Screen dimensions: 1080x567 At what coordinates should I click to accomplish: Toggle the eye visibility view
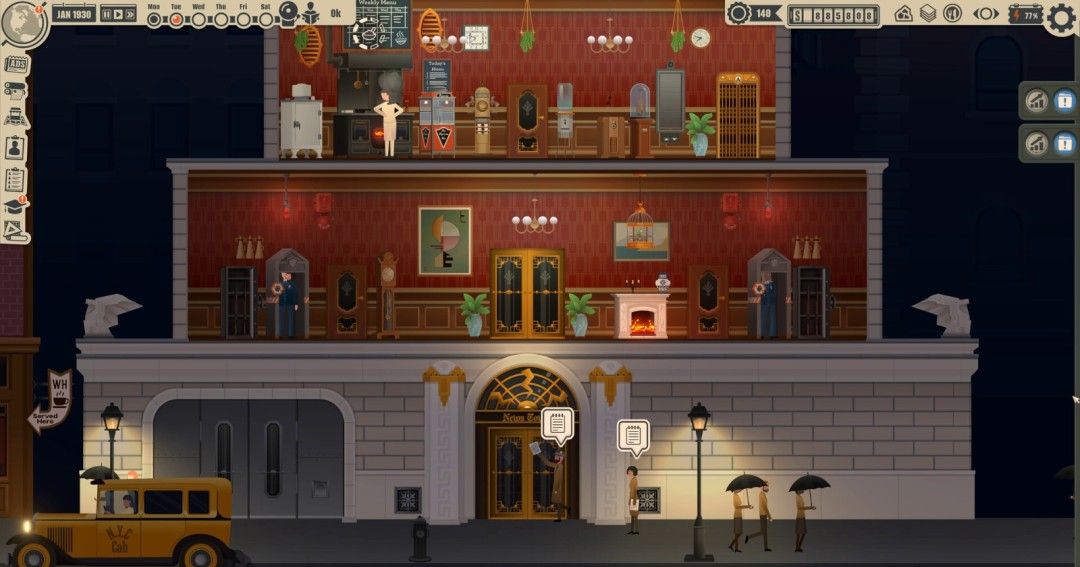click(986, 14)
